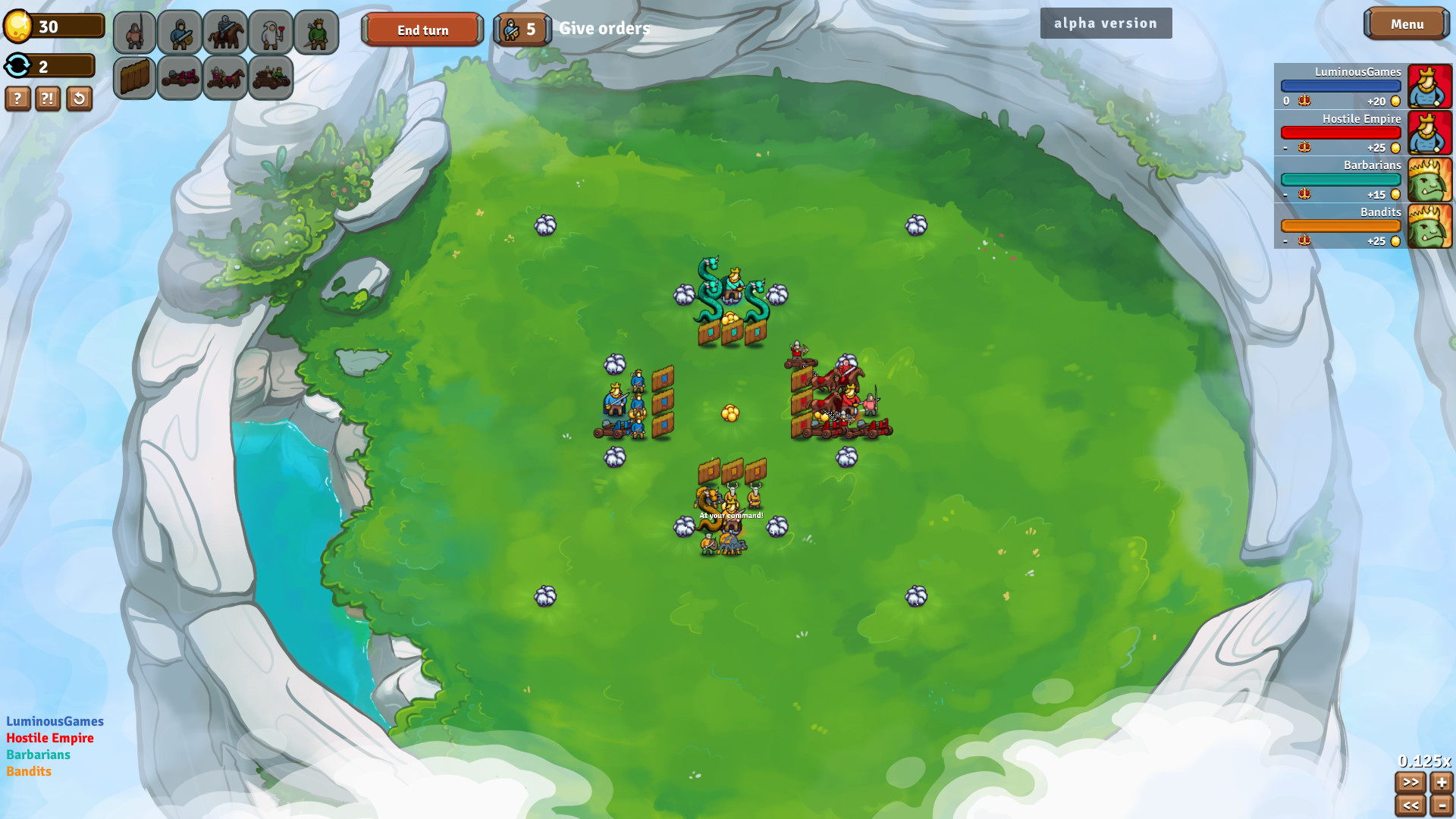Select the shield soldier unit icon

(x=180, y=32)
